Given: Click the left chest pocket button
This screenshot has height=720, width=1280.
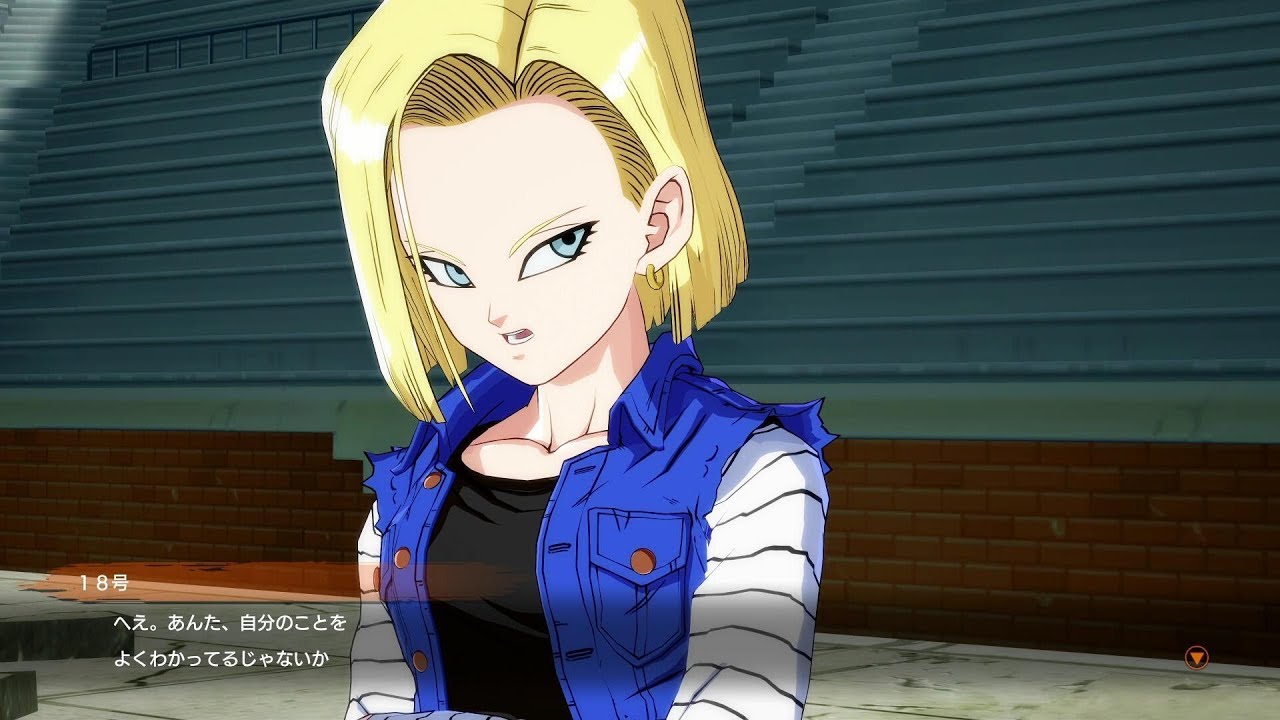Looking at the screenshot, I should point(642,558).
